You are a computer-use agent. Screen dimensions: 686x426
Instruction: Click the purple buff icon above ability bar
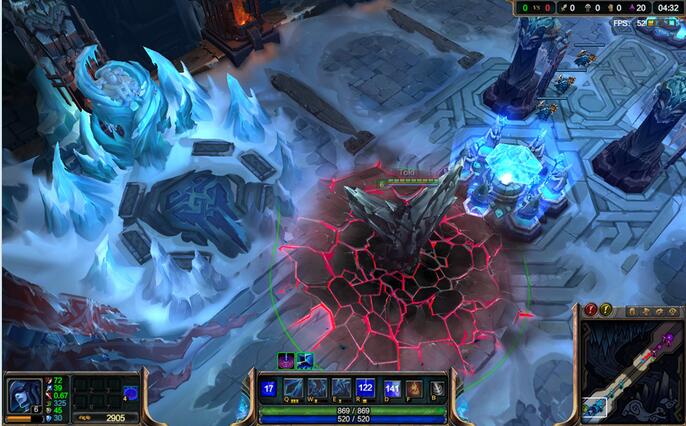tap(285, 361)
